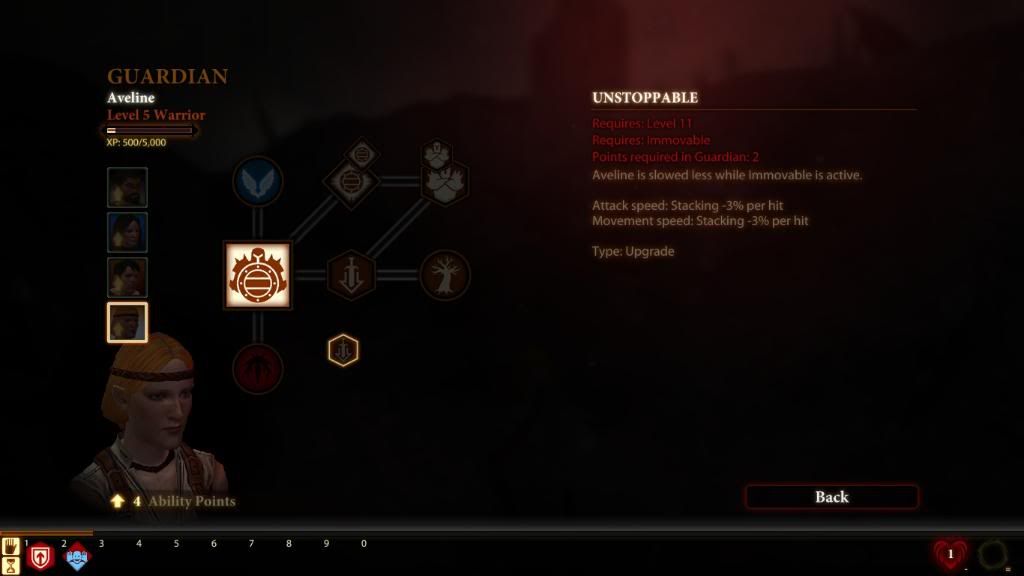Use the red heart health potion slot
Image resolution: width=1024 pixels, height=576 pixels.
coord(950,554)
